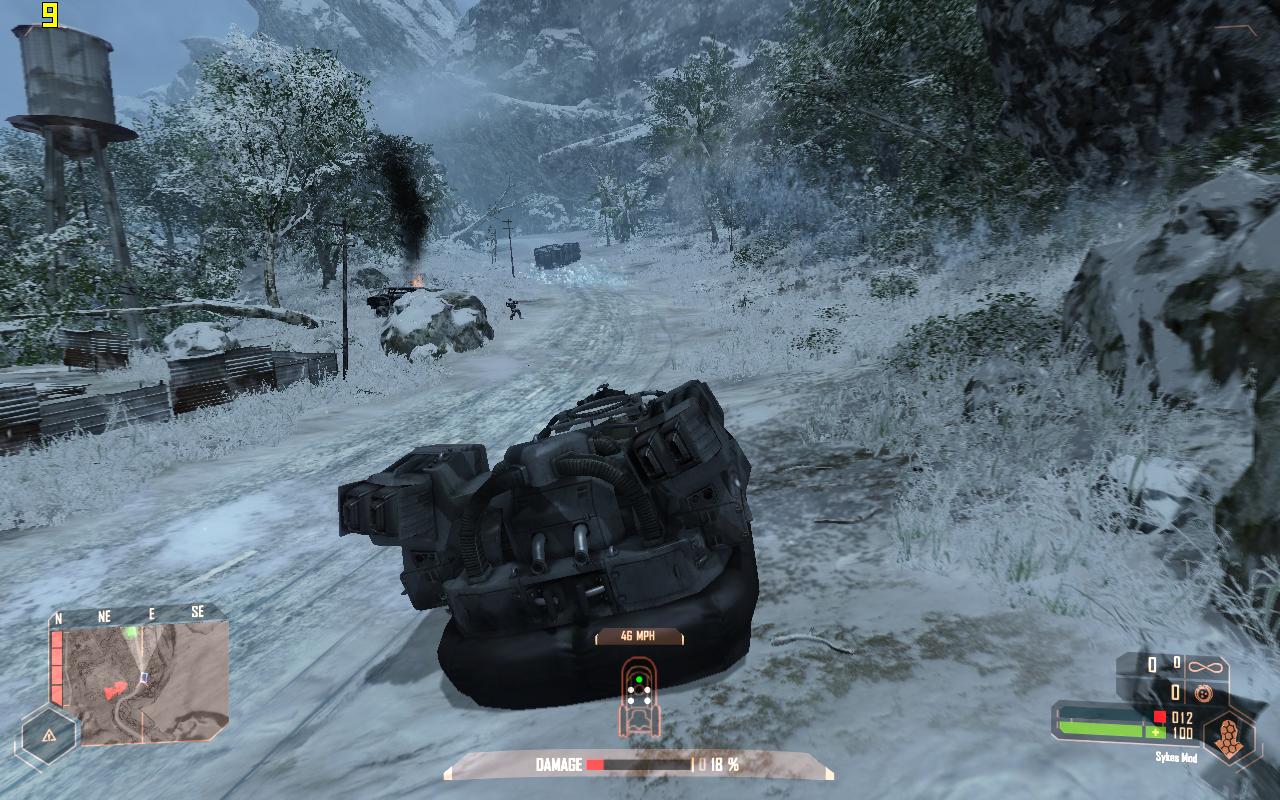Click the red health cube icon
Image resolution: width=1280 pixels, height=800 pixels.
click(1158, 716)
